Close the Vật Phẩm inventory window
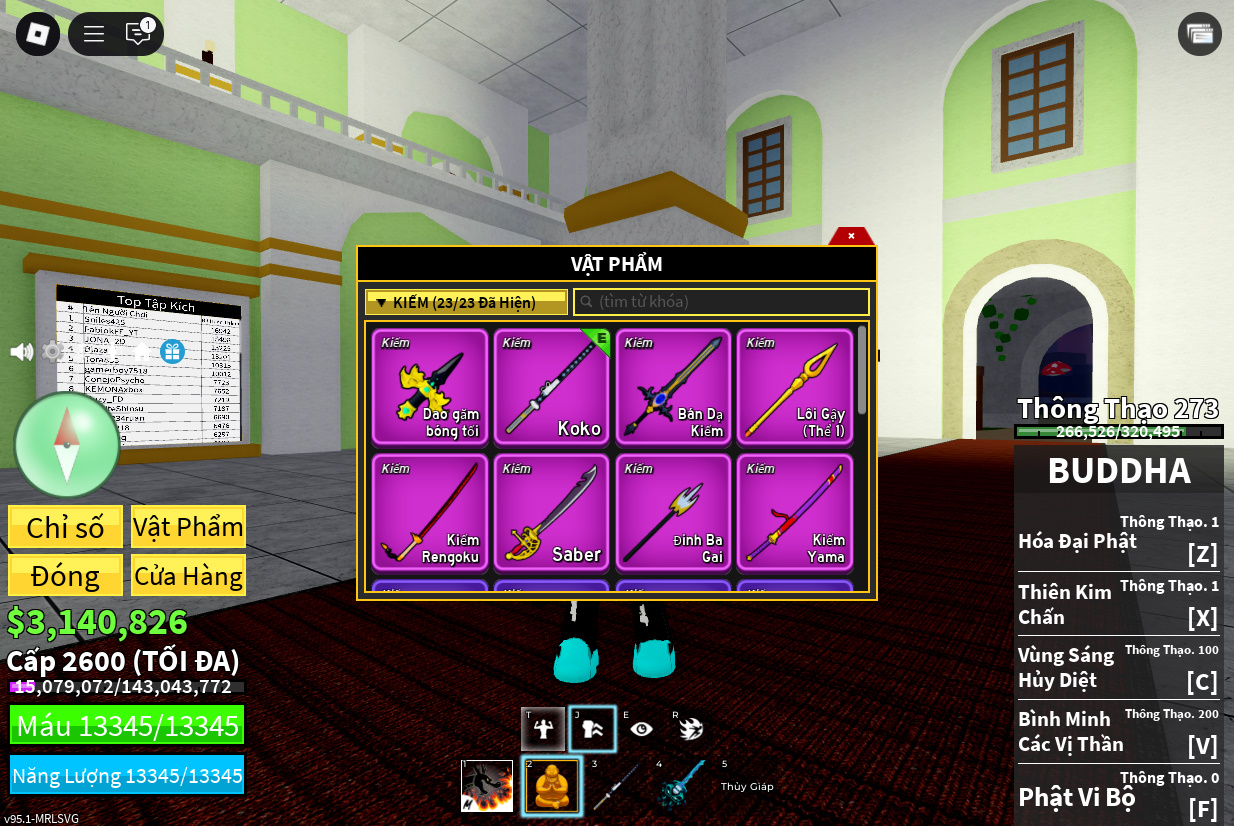 point(851,236)
